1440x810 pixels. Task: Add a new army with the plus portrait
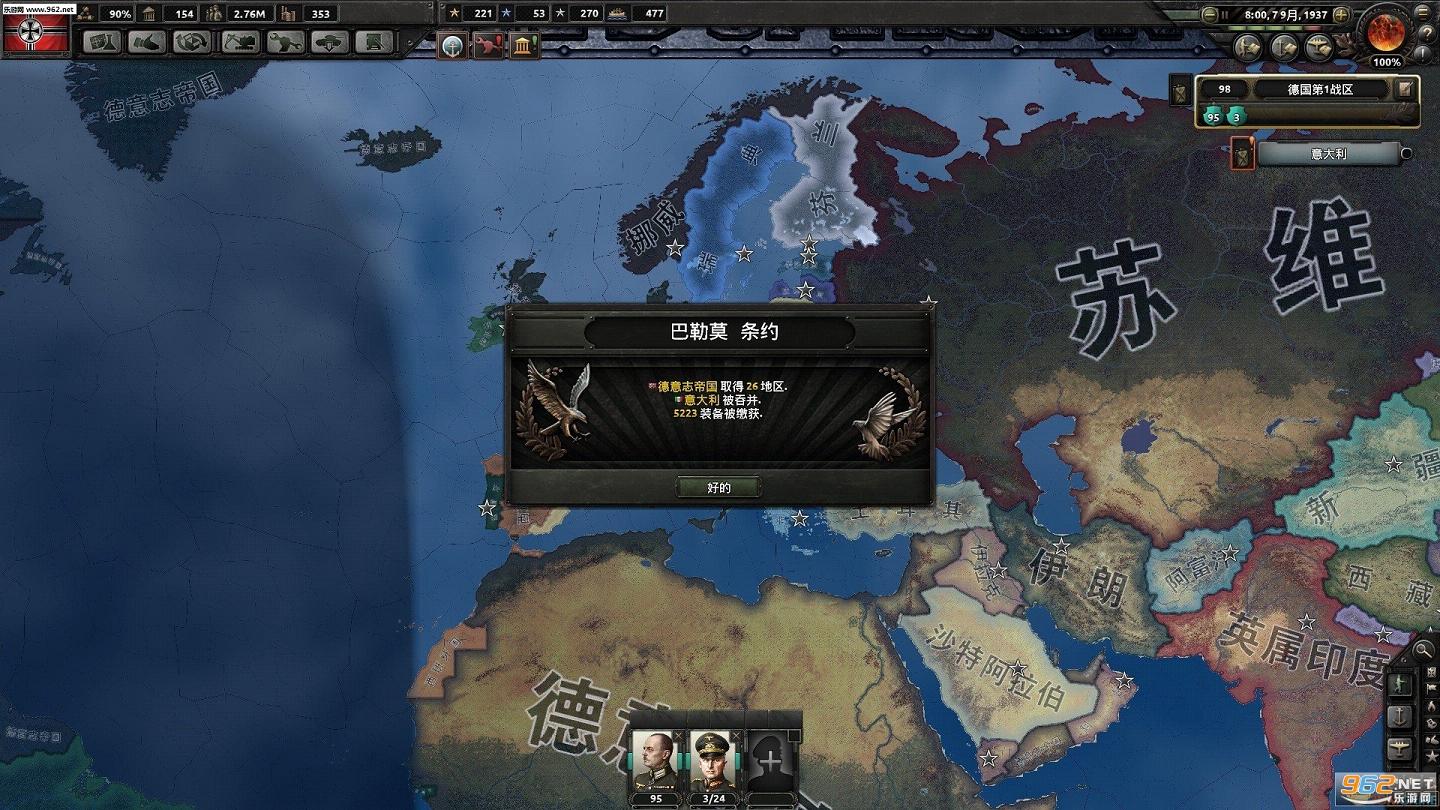pyautogui.click(x=770, y=762)
